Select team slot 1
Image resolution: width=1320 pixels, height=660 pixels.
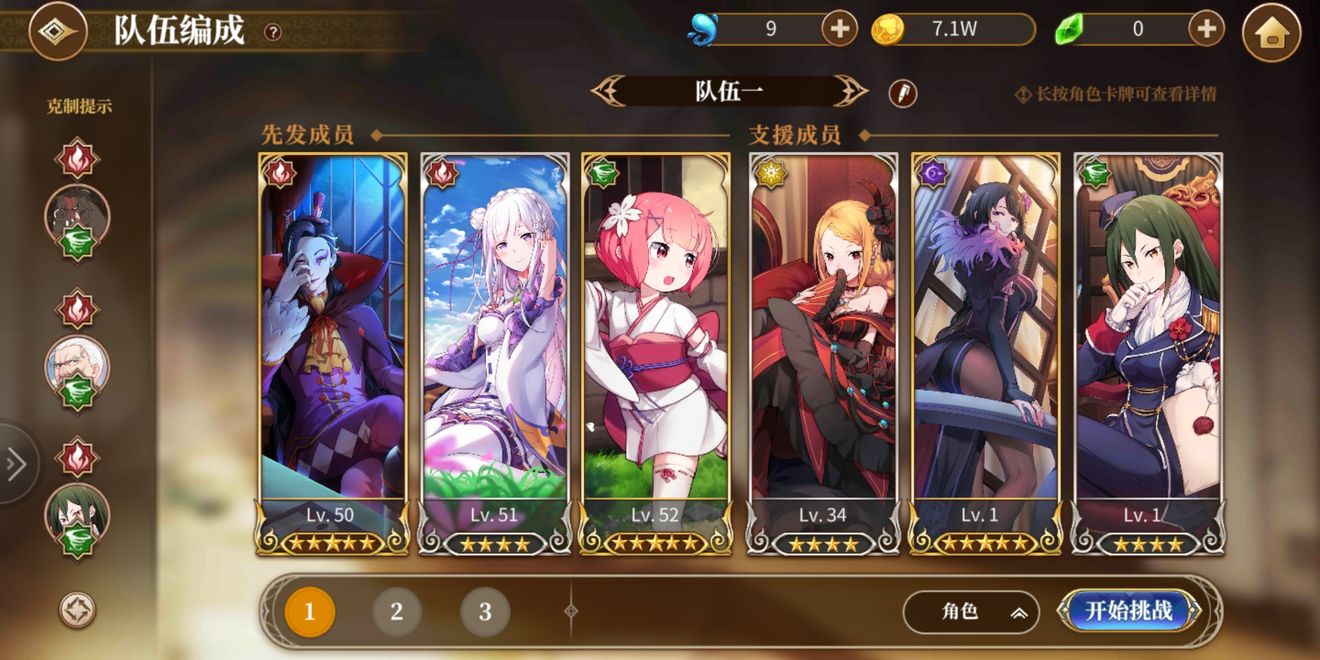point(309,612)
